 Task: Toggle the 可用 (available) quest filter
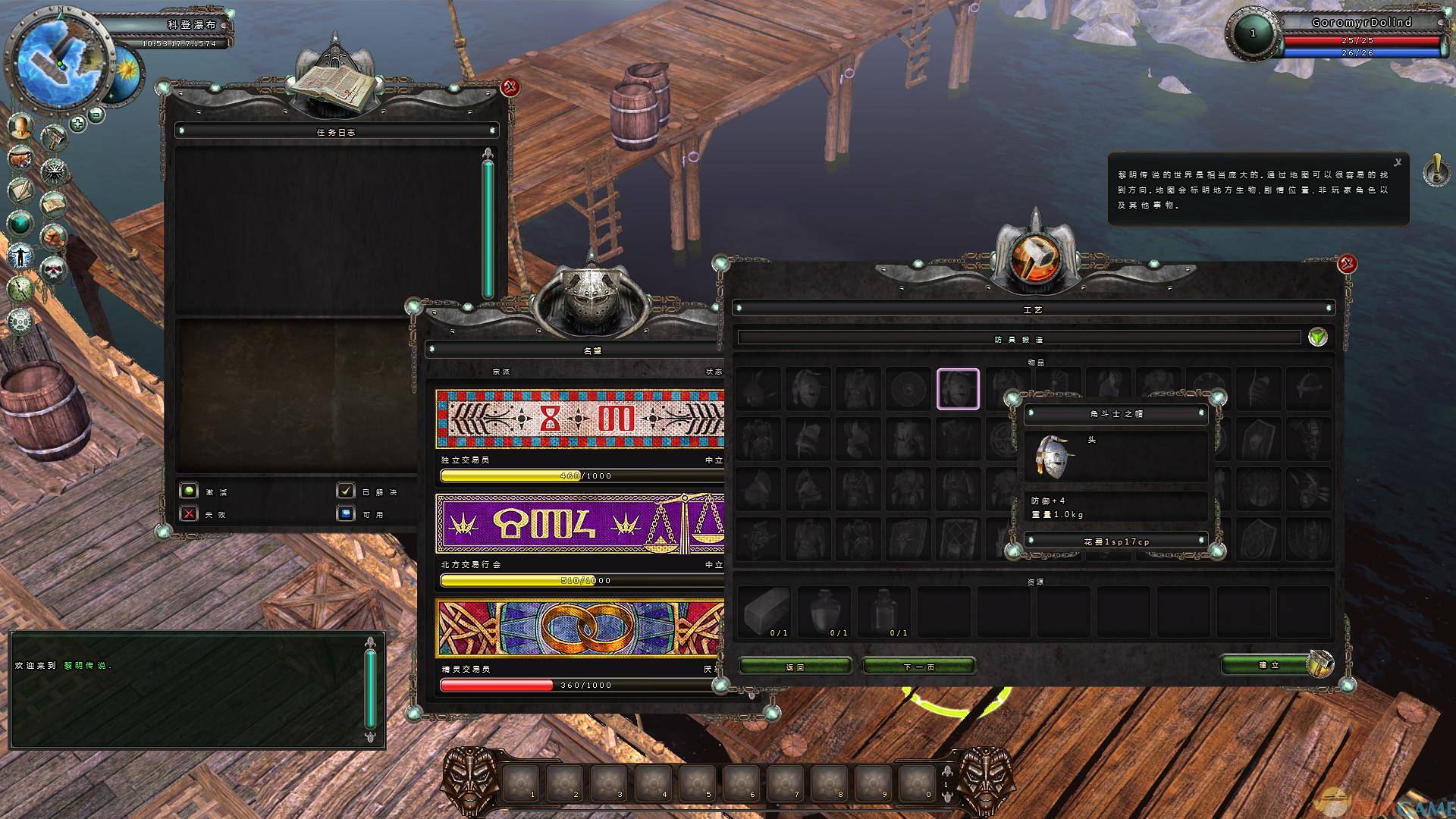click(346, 513)
